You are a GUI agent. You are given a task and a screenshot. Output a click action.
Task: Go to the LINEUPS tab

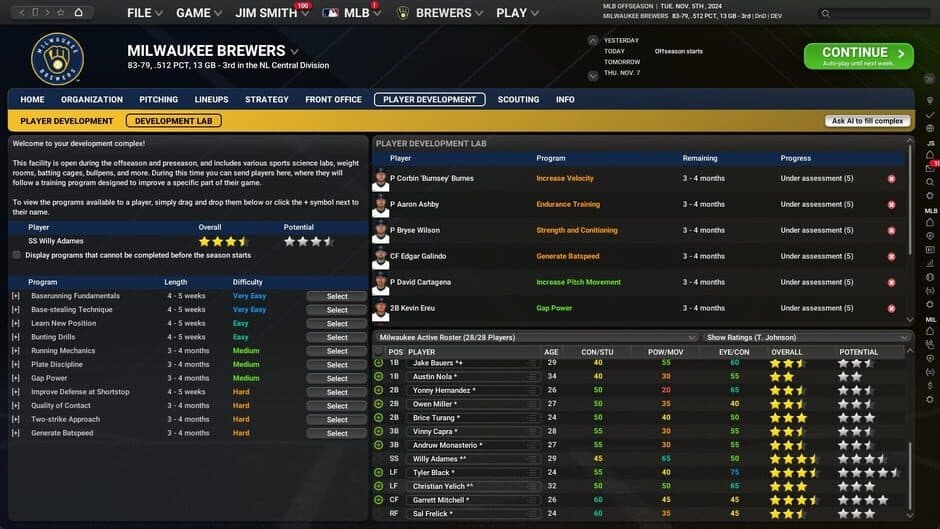211,100
